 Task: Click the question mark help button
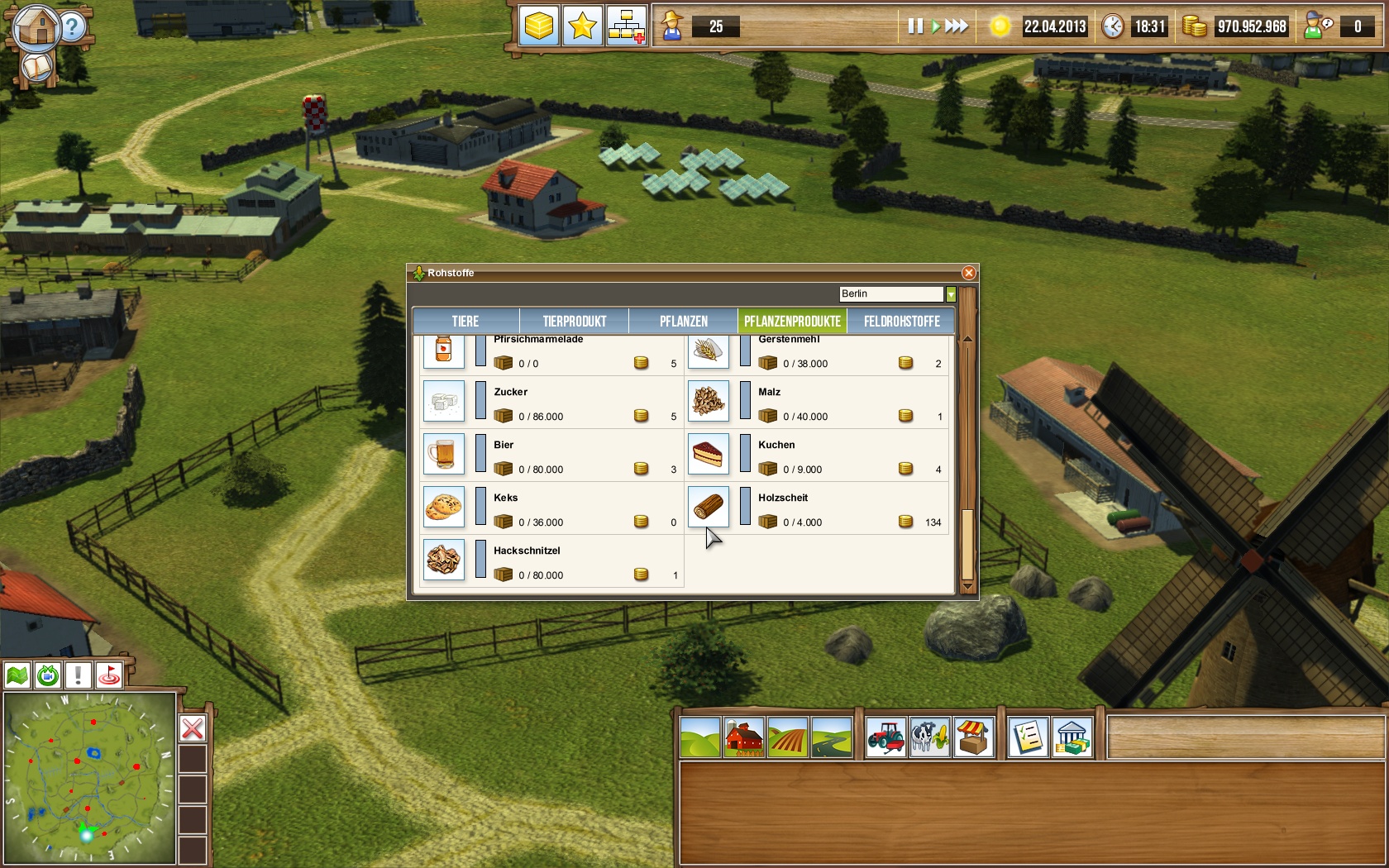click(x=72, y=27)
